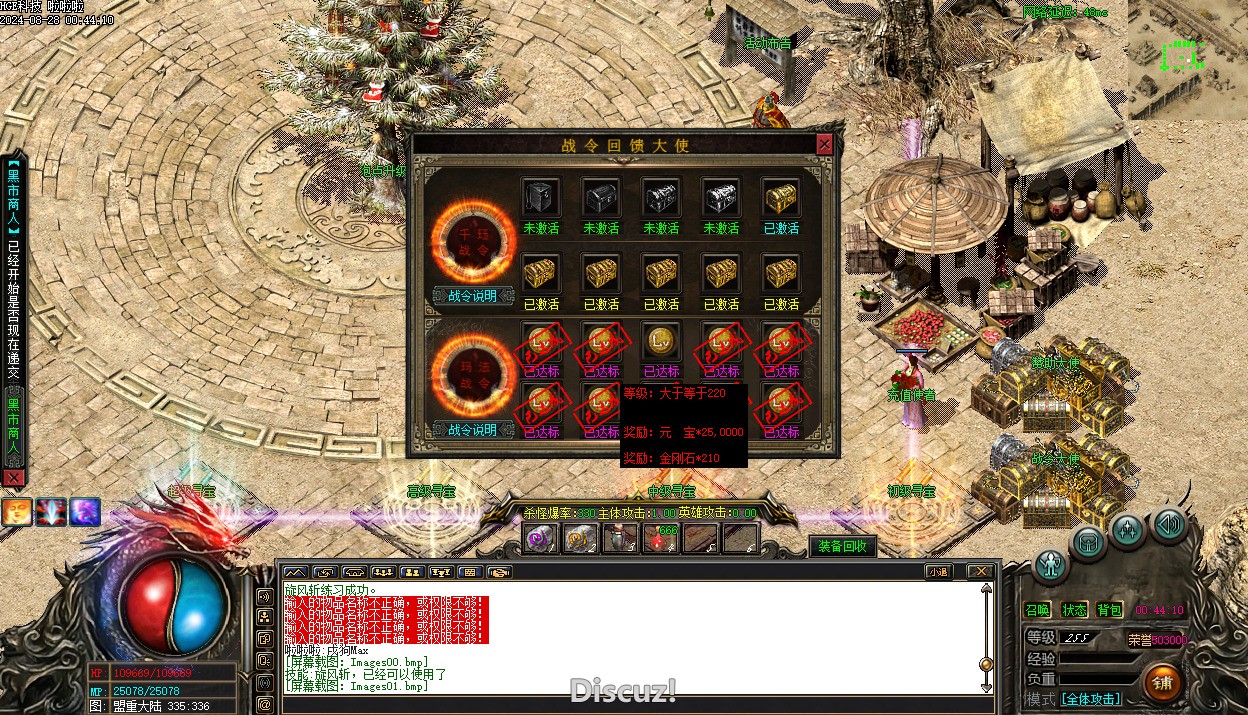Open 战令说明 under the 千珏战令 emblem
This screenshot has height=715, width=1248.
pos(472,296)
